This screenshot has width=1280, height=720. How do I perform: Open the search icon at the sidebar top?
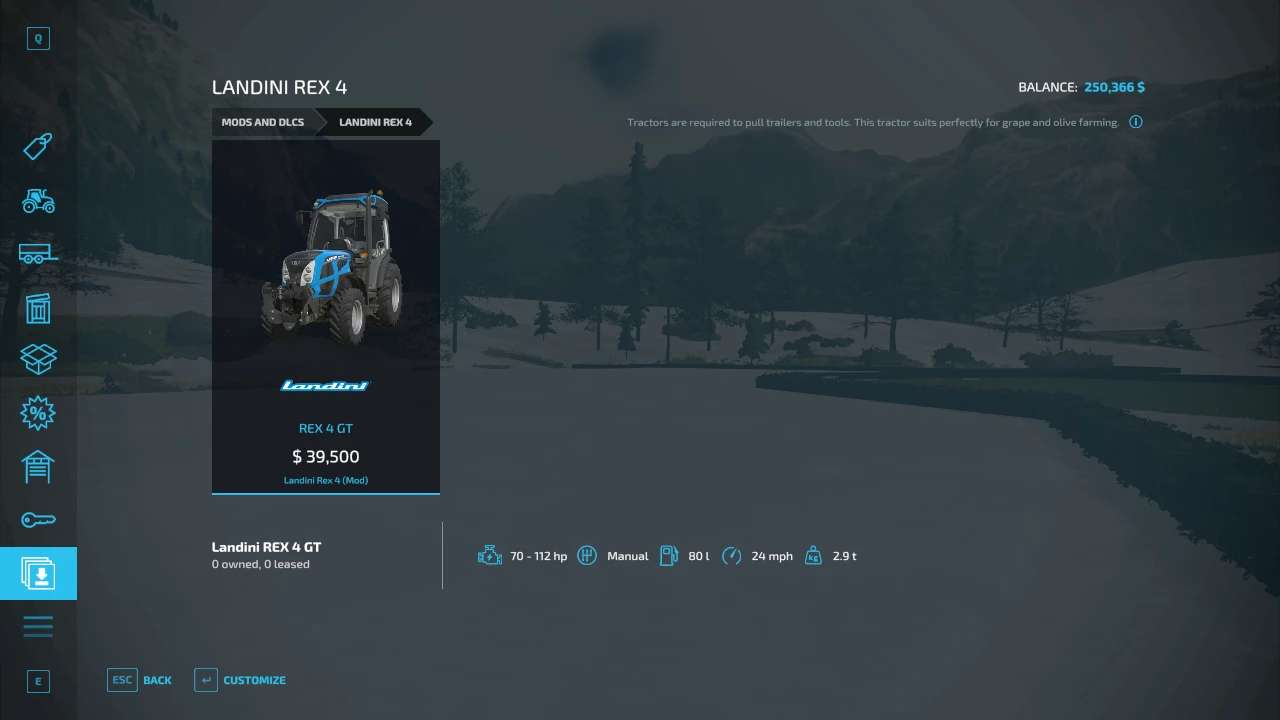click(38, 38)
